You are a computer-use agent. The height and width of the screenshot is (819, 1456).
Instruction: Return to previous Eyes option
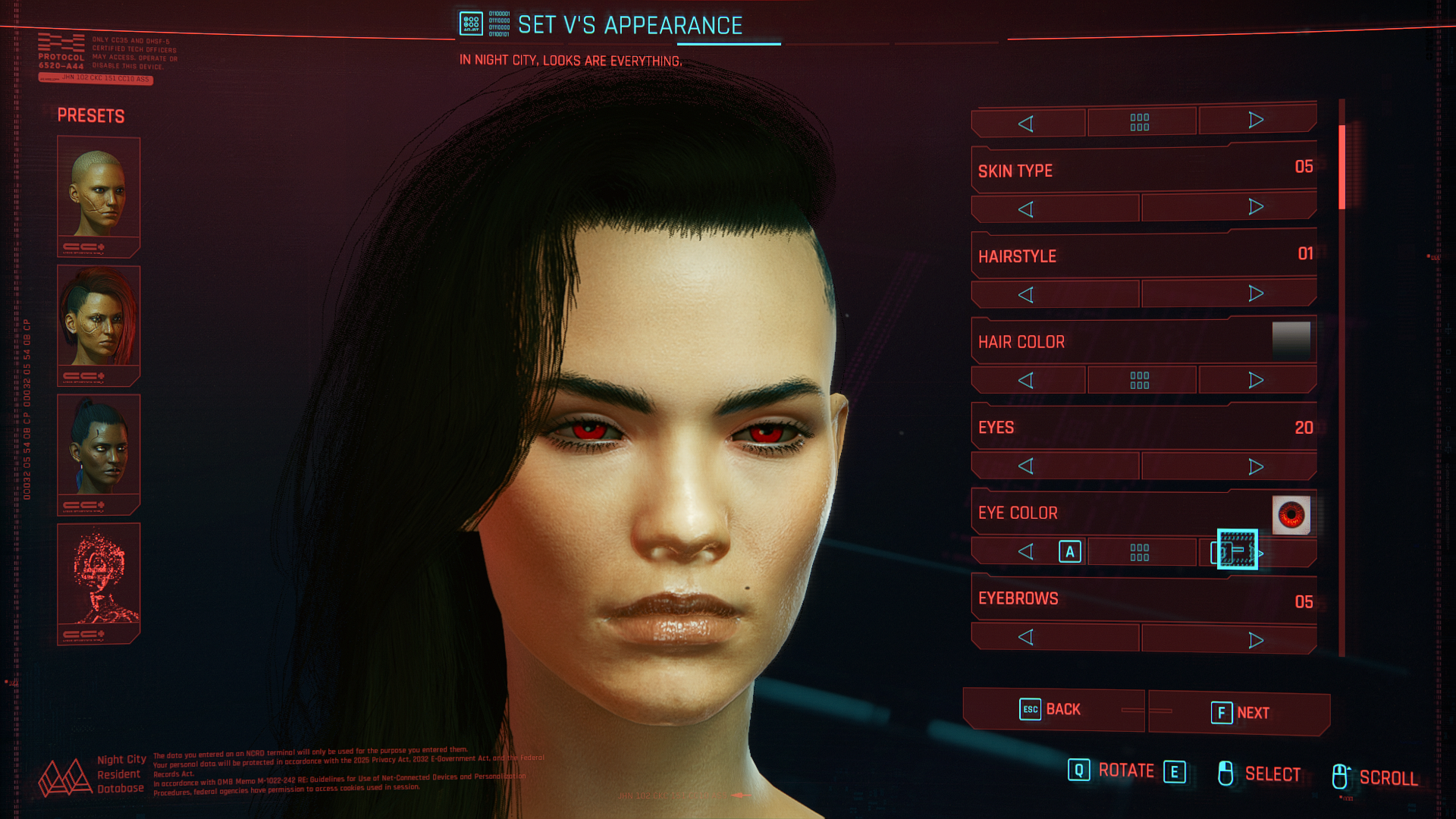tap(1026, 466)
